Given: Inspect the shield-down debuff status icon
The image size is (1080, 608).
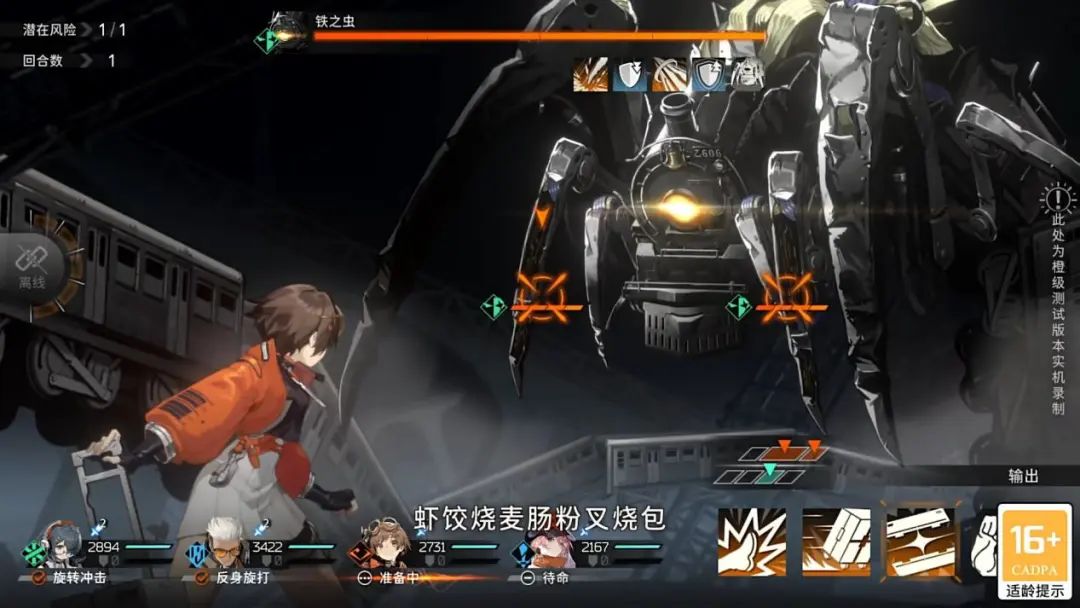Looking at the screenshot, I should 630,75.
